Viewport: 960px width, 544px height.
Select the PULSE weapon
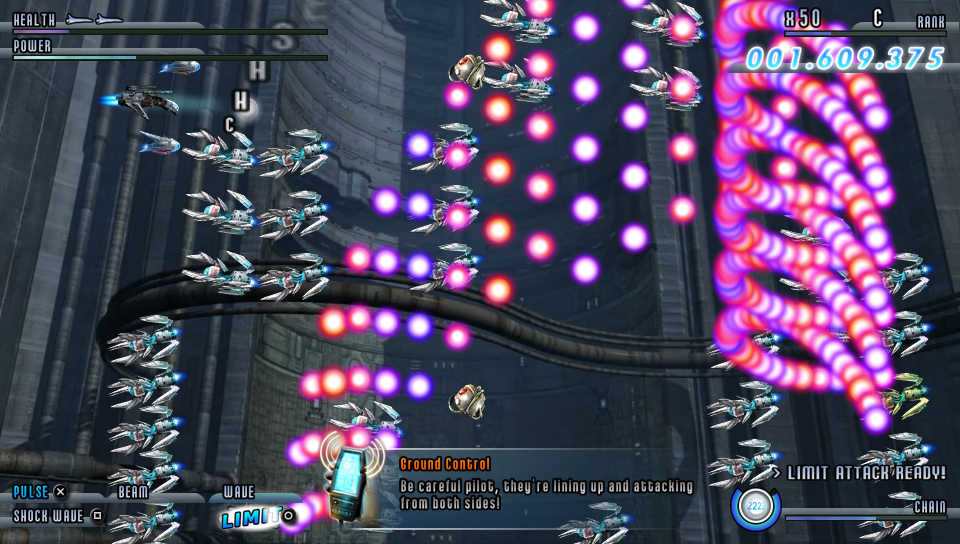[x=31, y=492]
